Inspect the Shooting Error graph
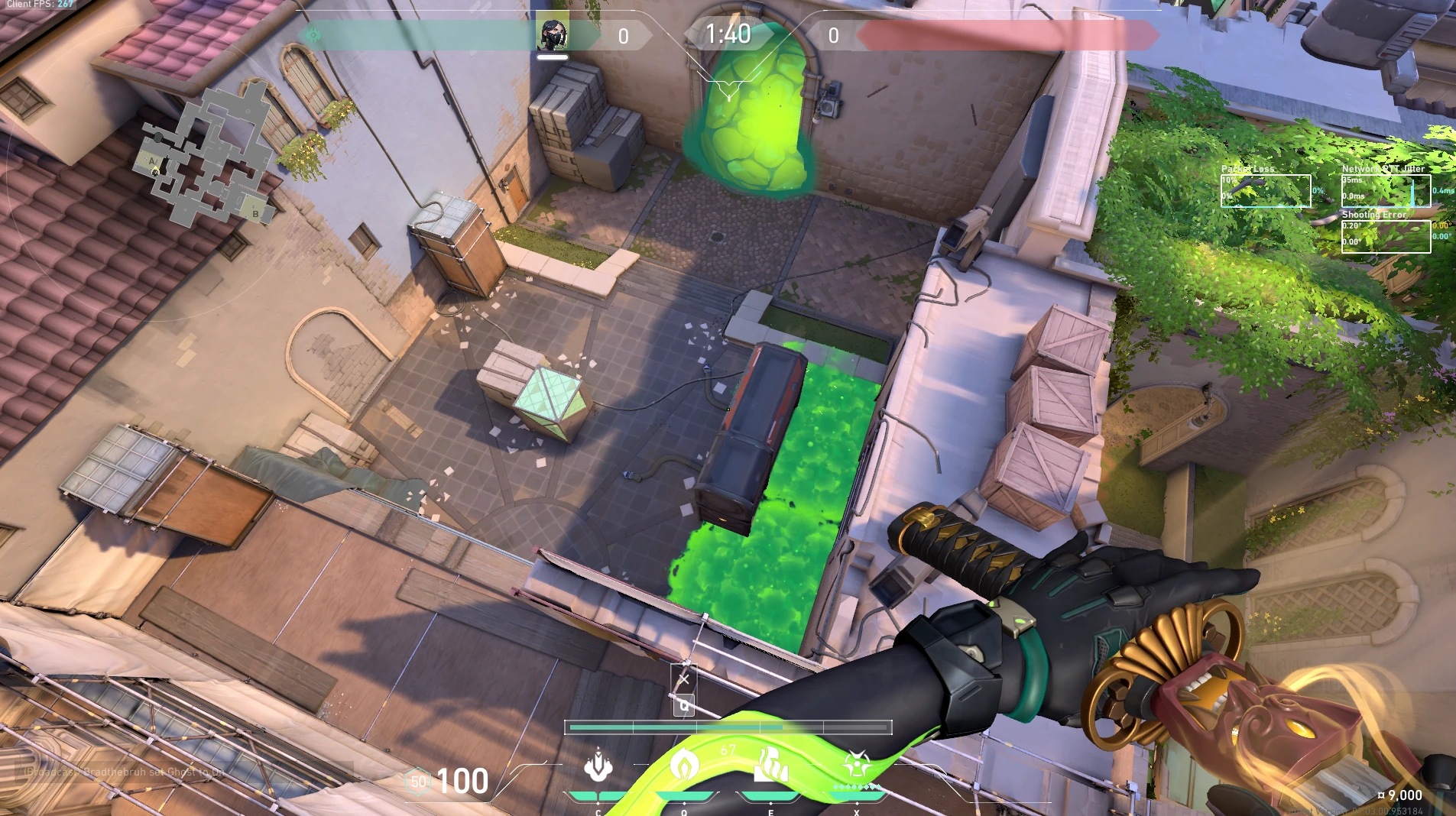The width and height of the screenshot is (1456, 816). pos(1386,237)
